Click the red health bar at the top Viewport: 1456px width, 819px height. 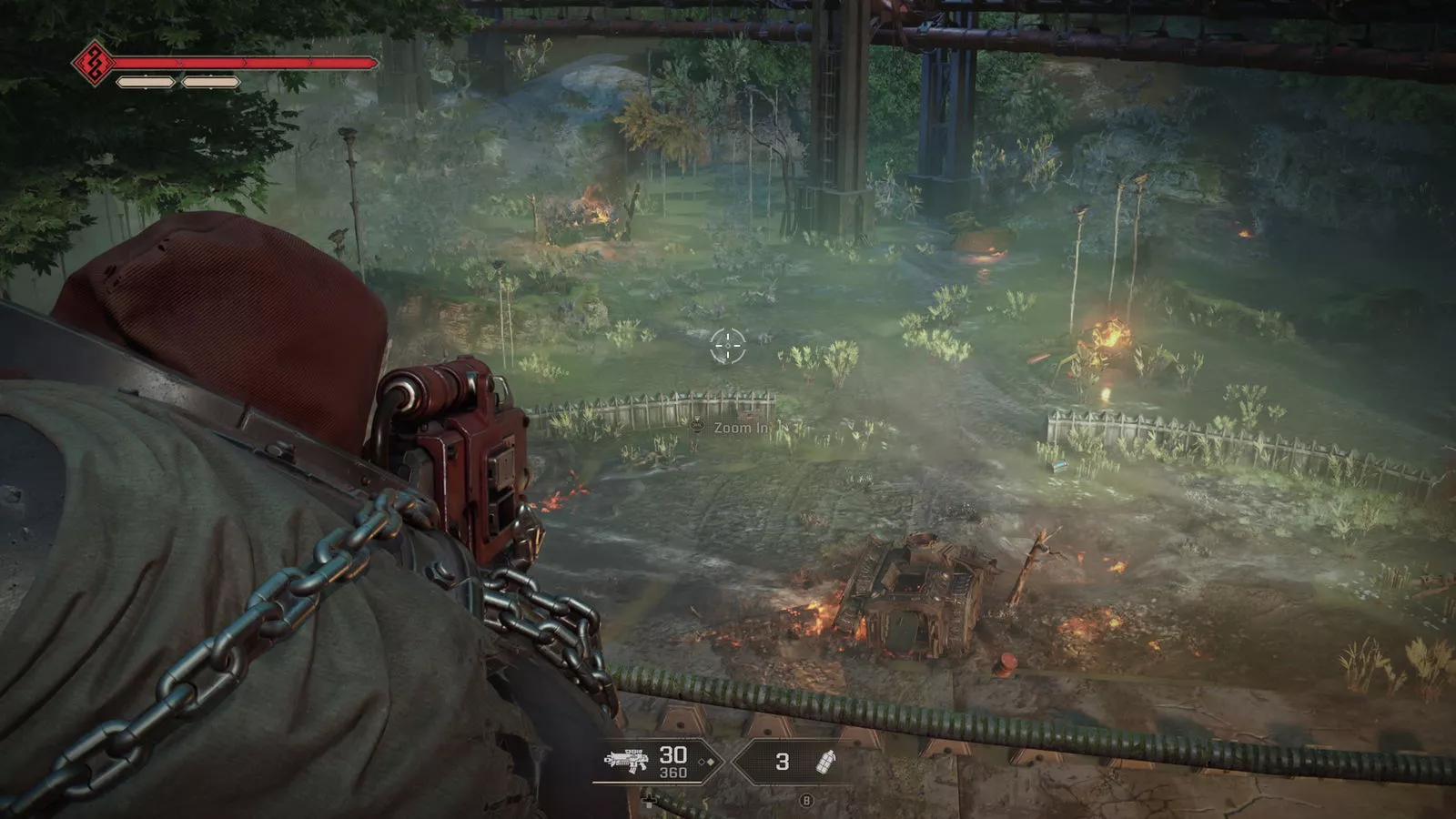tap(244, 63)
